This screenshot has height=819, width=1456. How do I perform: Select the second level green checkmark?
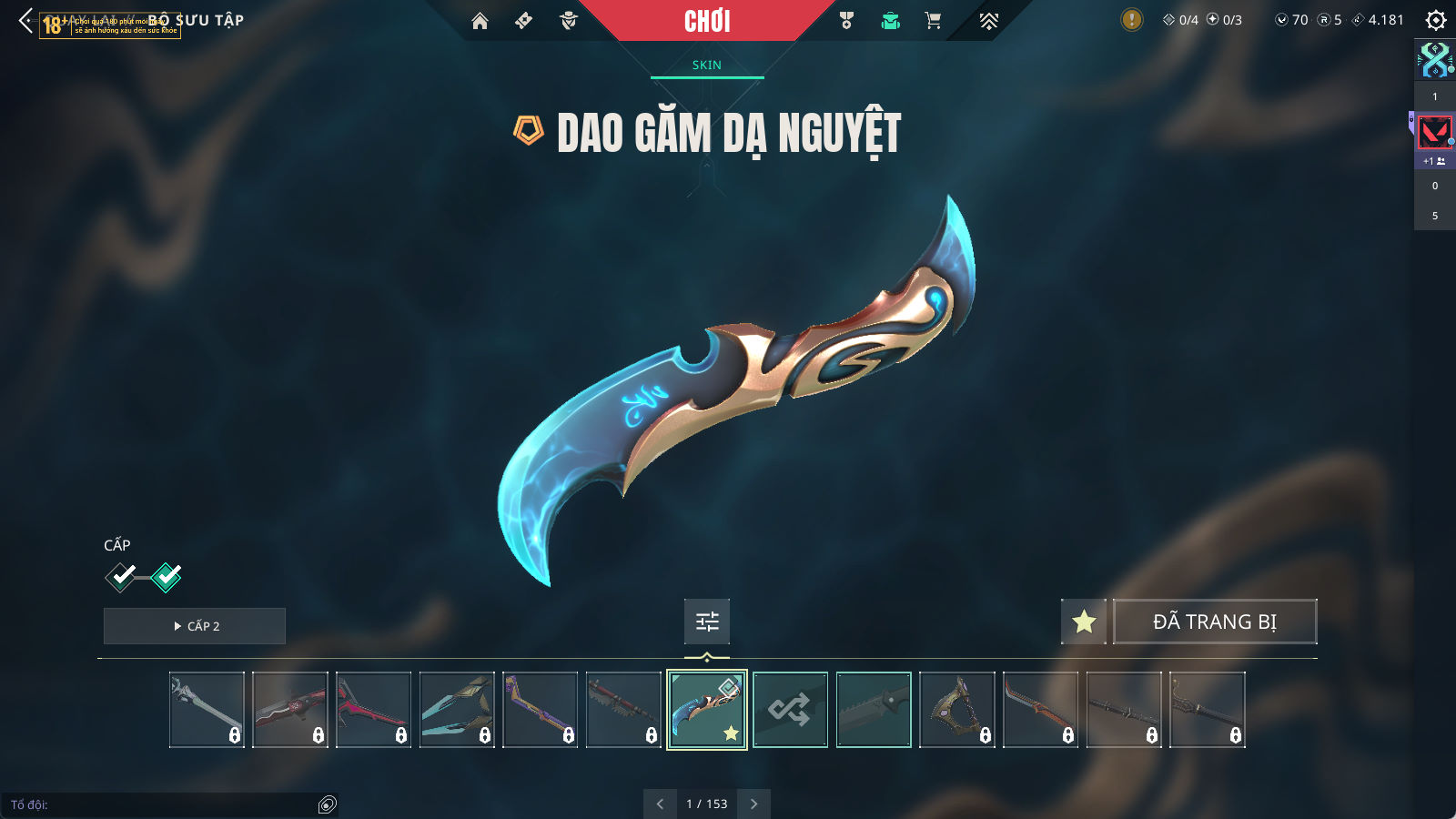[167, 576]
